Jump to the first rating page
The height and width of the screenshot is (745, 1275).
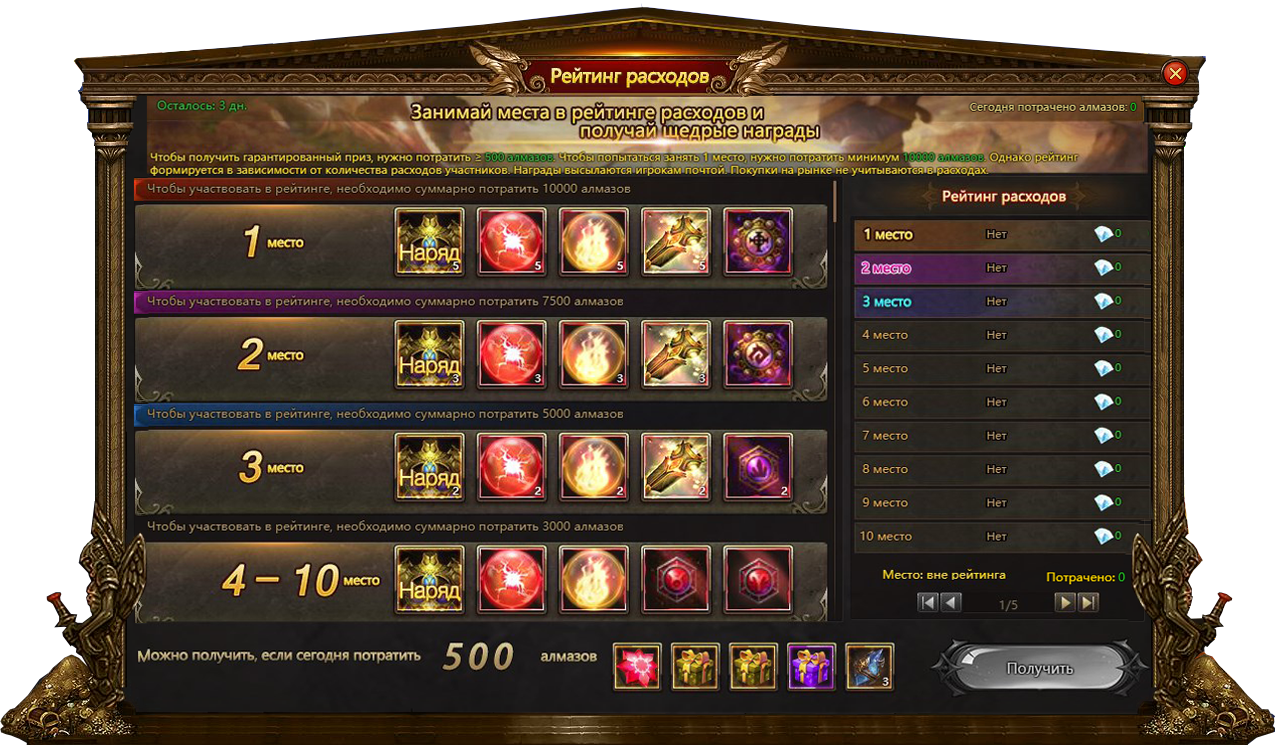click(928, 602)
